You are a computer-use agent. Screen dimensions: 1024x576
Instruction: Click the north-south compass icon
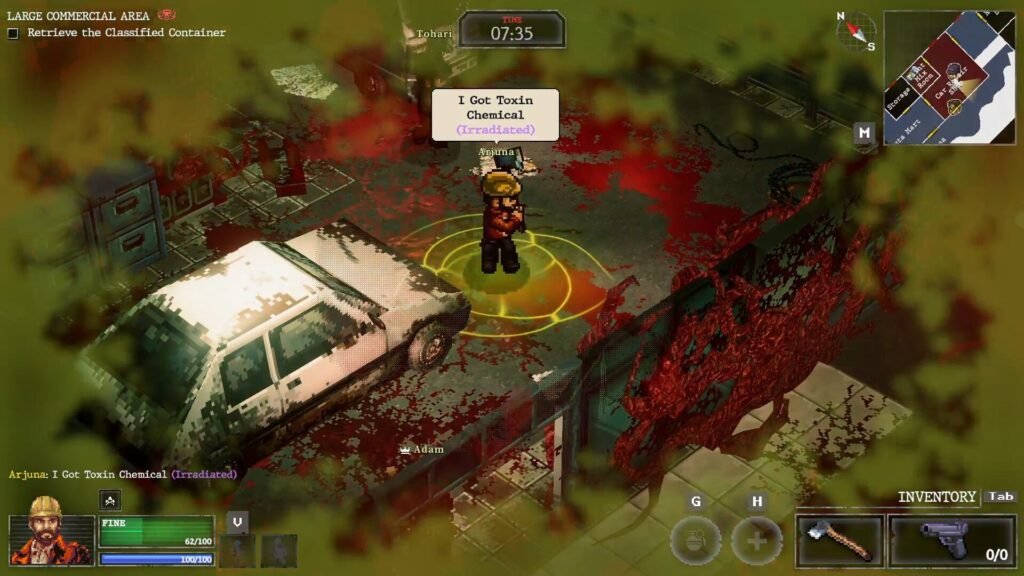[855, 31]
